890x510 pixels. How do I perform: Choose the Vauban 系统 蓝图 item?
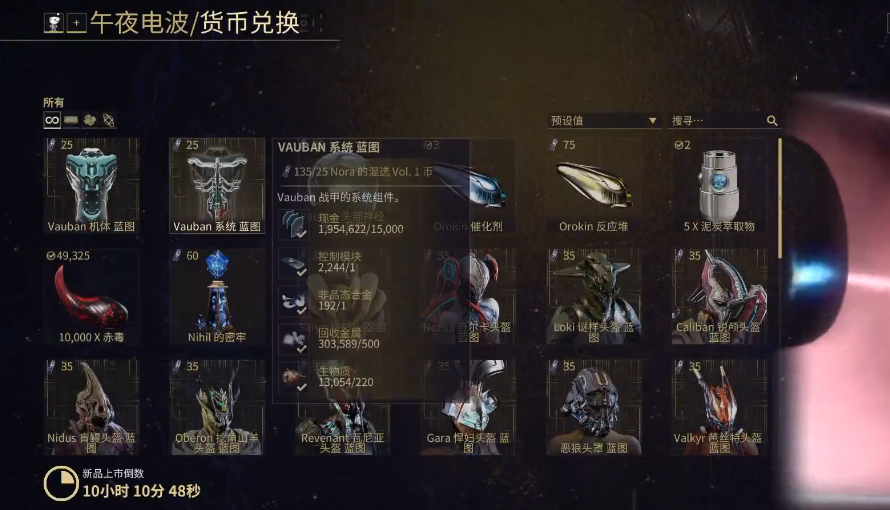tap(217, 186)
